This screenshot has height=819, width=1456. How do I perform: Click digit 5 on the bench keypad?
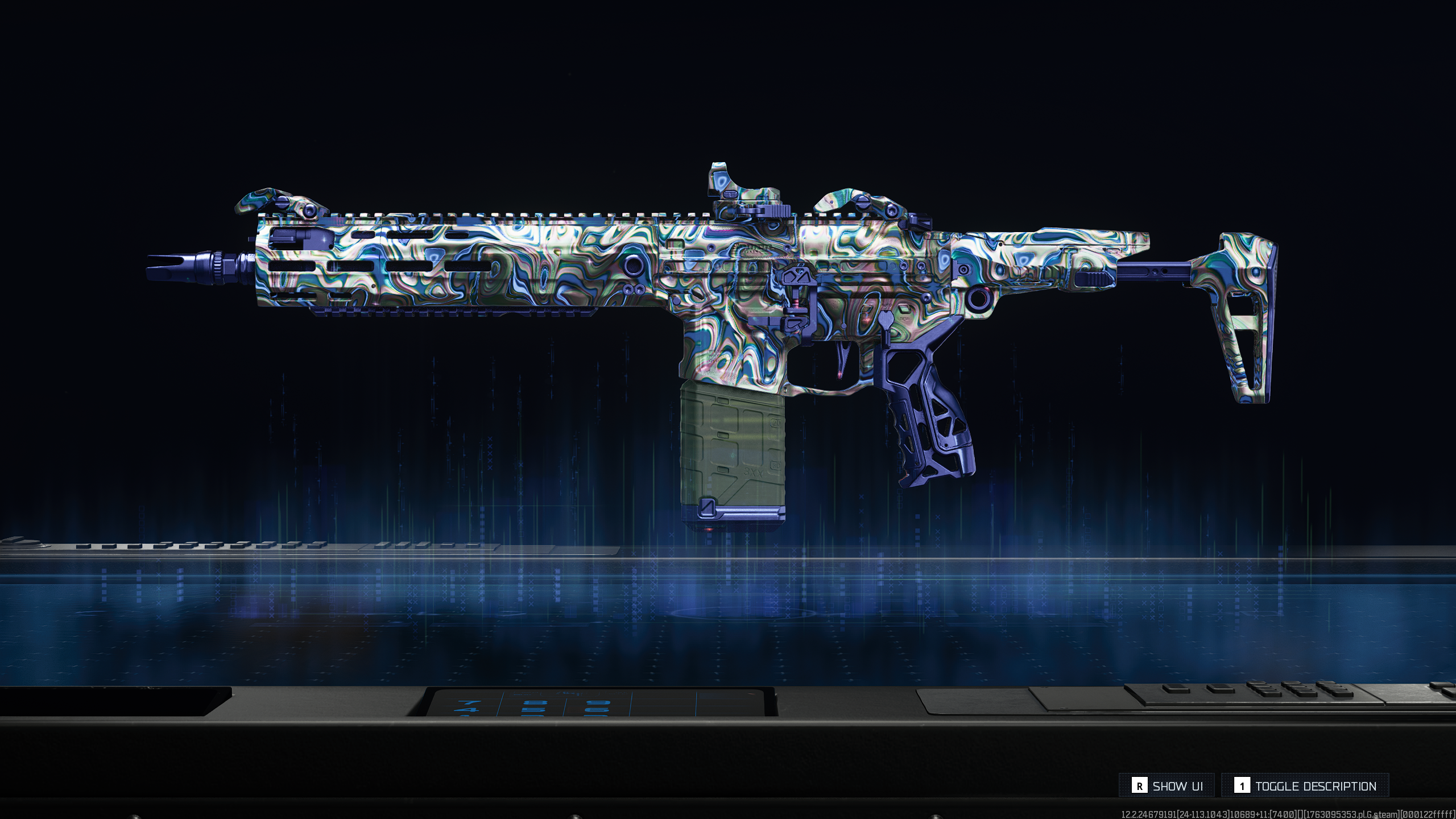tap(533, 710)
